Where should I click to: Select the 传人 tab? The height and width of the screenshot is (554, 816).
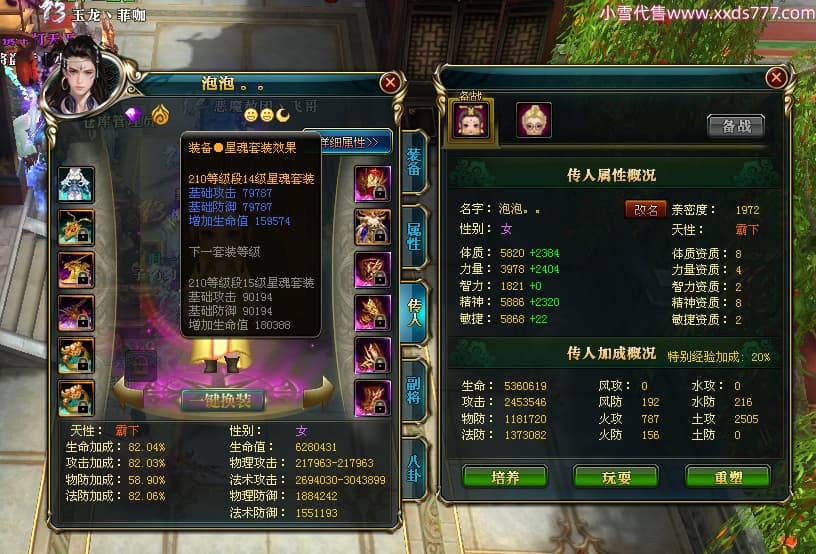click(x=414, y=310)
